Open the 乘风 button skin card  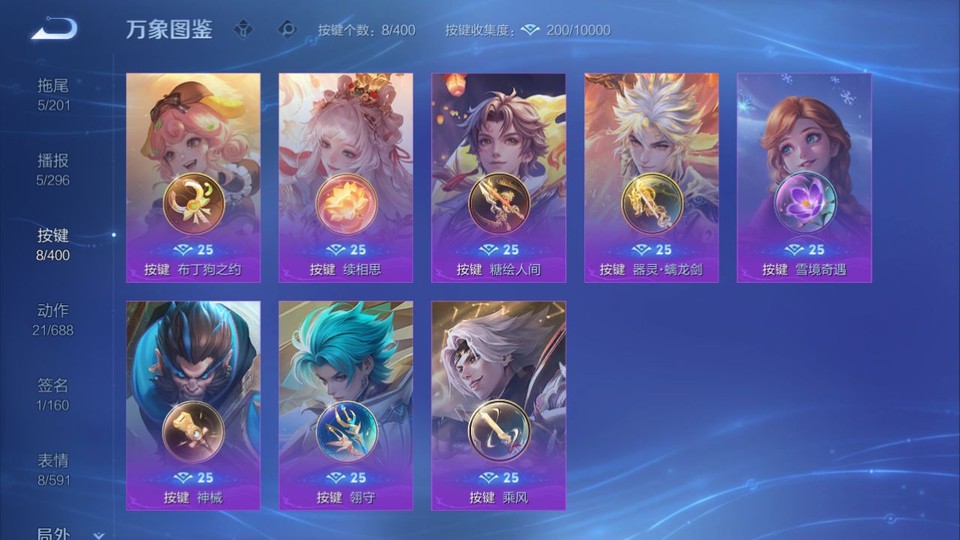click(x=498, y=405)
